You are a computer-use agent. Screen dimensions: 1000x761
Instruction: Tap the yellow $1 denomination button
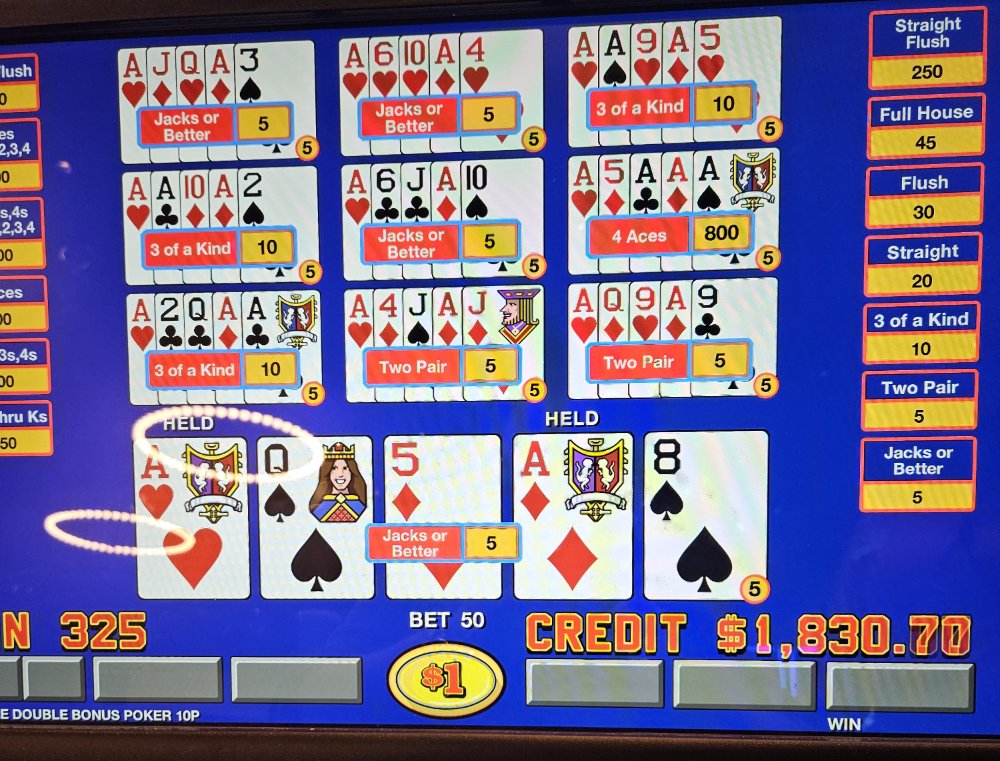click(445, 679)
